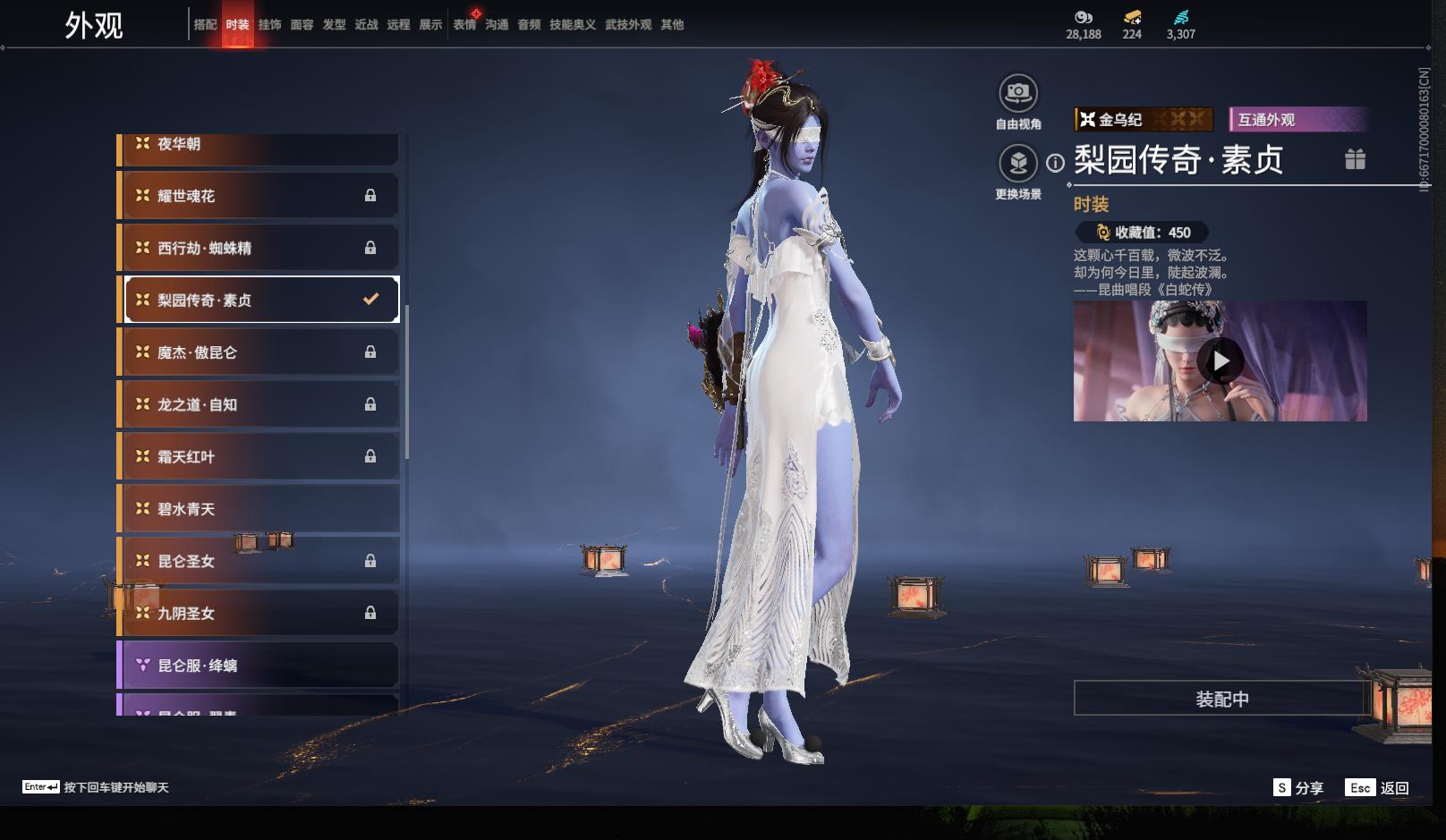Select the 九阴圣女 outfit
This screenshot has height=840, width=1446.
pos(258,614)
